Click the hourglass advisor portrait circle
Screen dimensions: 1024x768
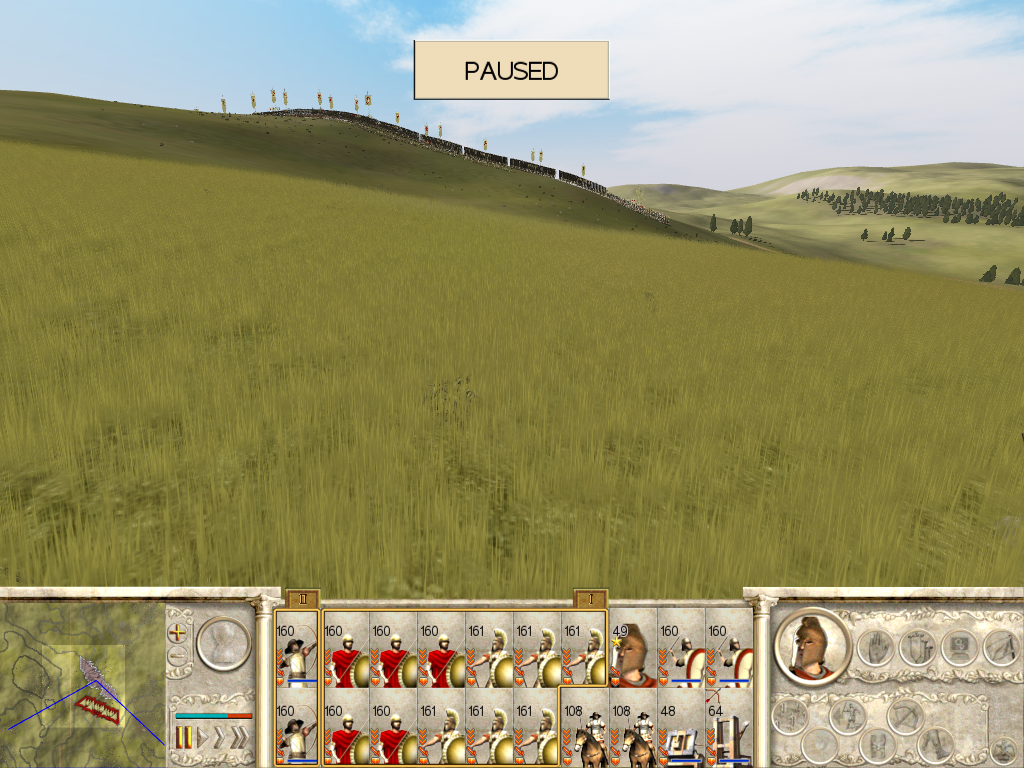221,645
